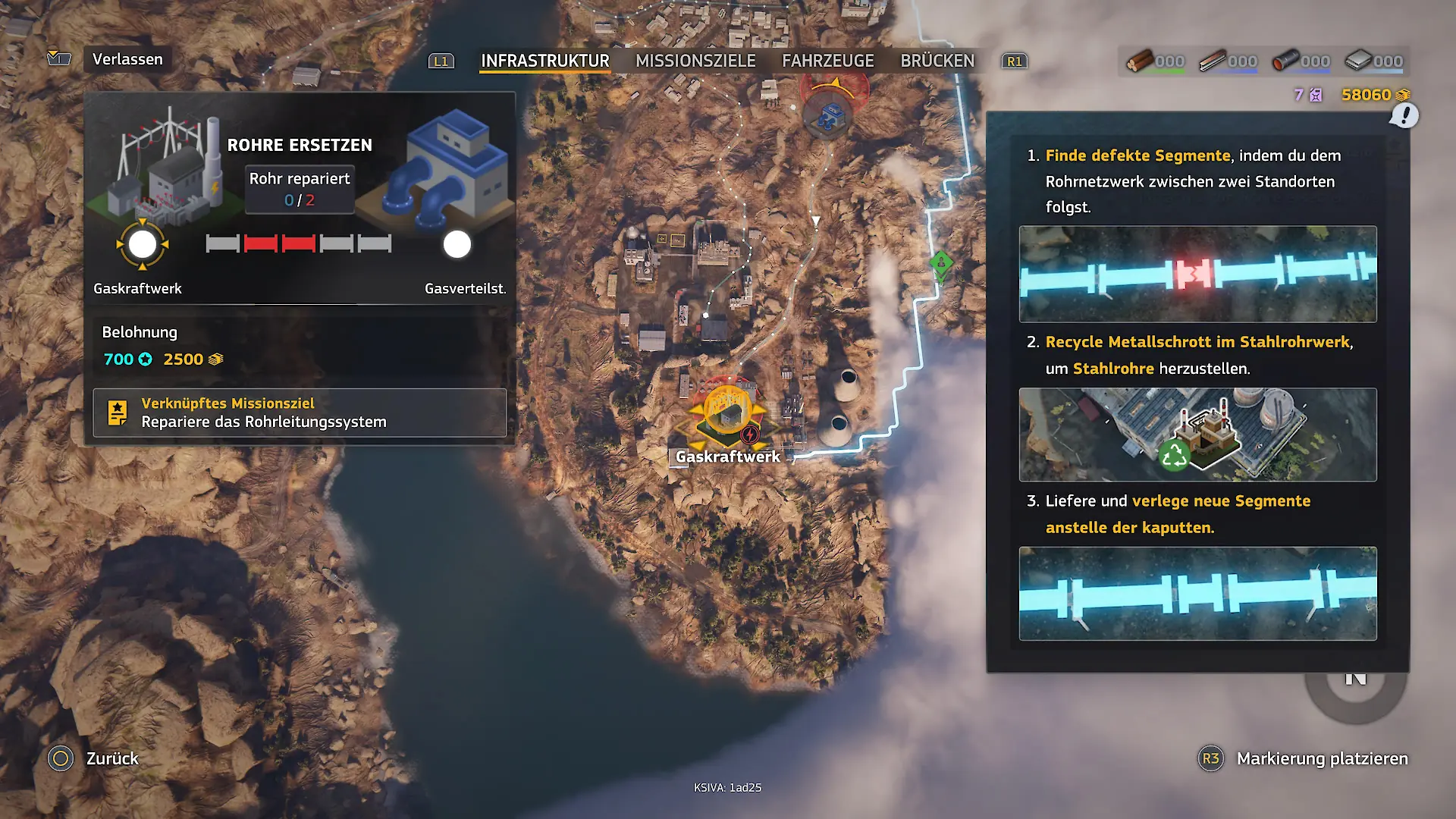The image size is (1456, 819).
Task: Switch to the Infrastruktur tab
Action: click(544, 61)
